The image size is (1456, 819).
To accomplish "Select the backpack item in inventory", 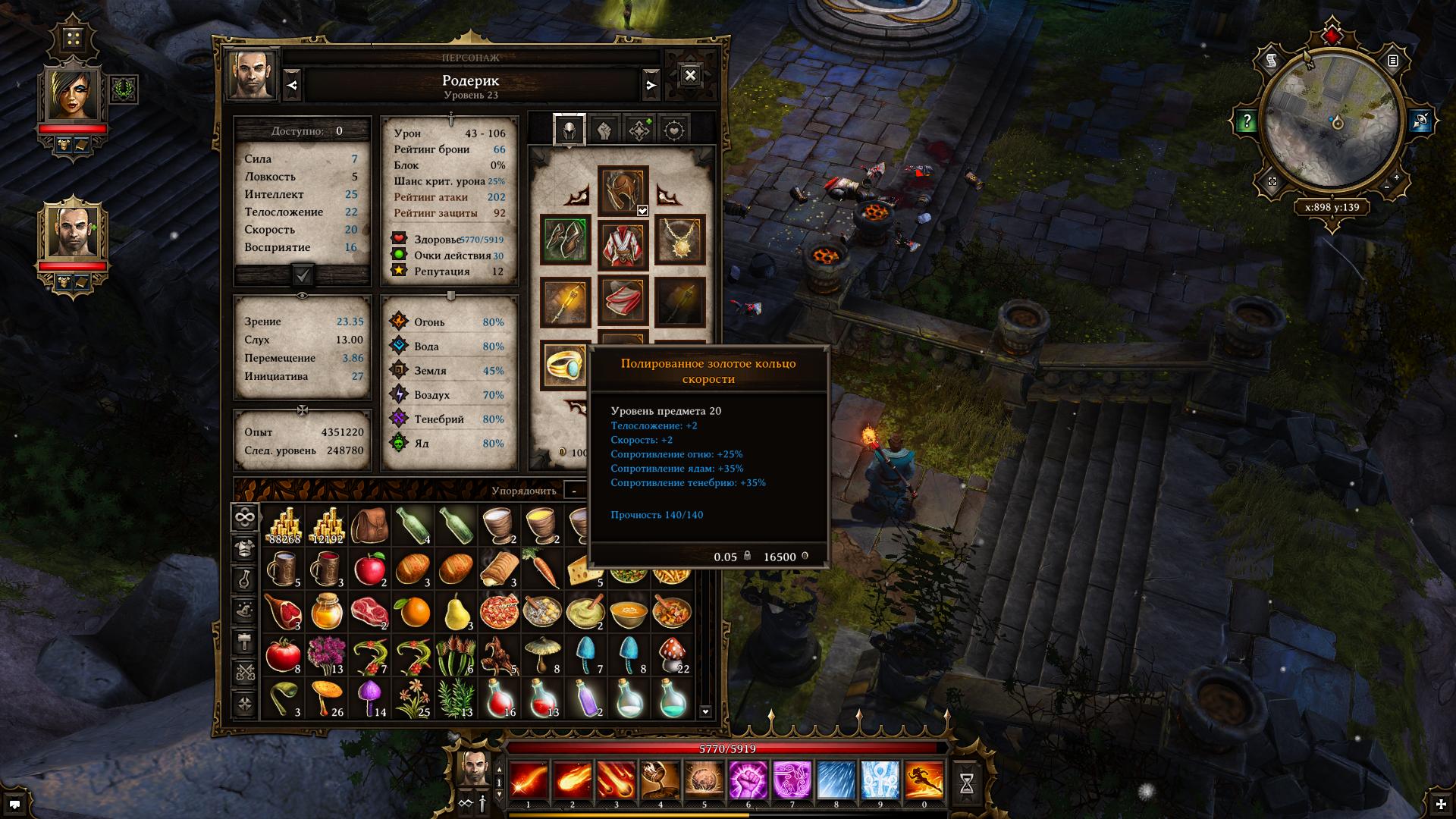I will pos(370,524).
